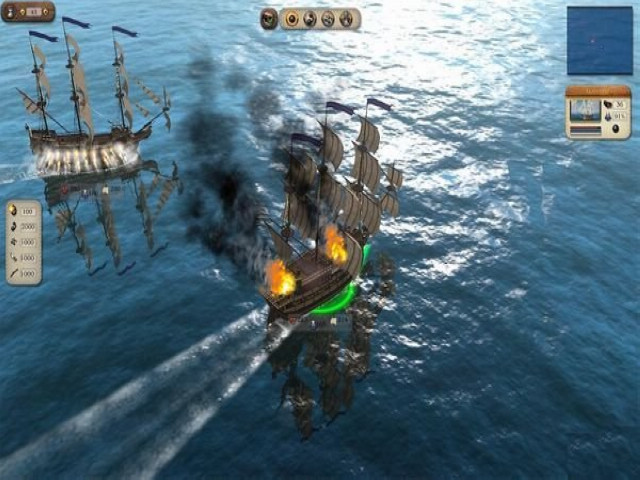Click the blue sea minimap

point(599,40)
